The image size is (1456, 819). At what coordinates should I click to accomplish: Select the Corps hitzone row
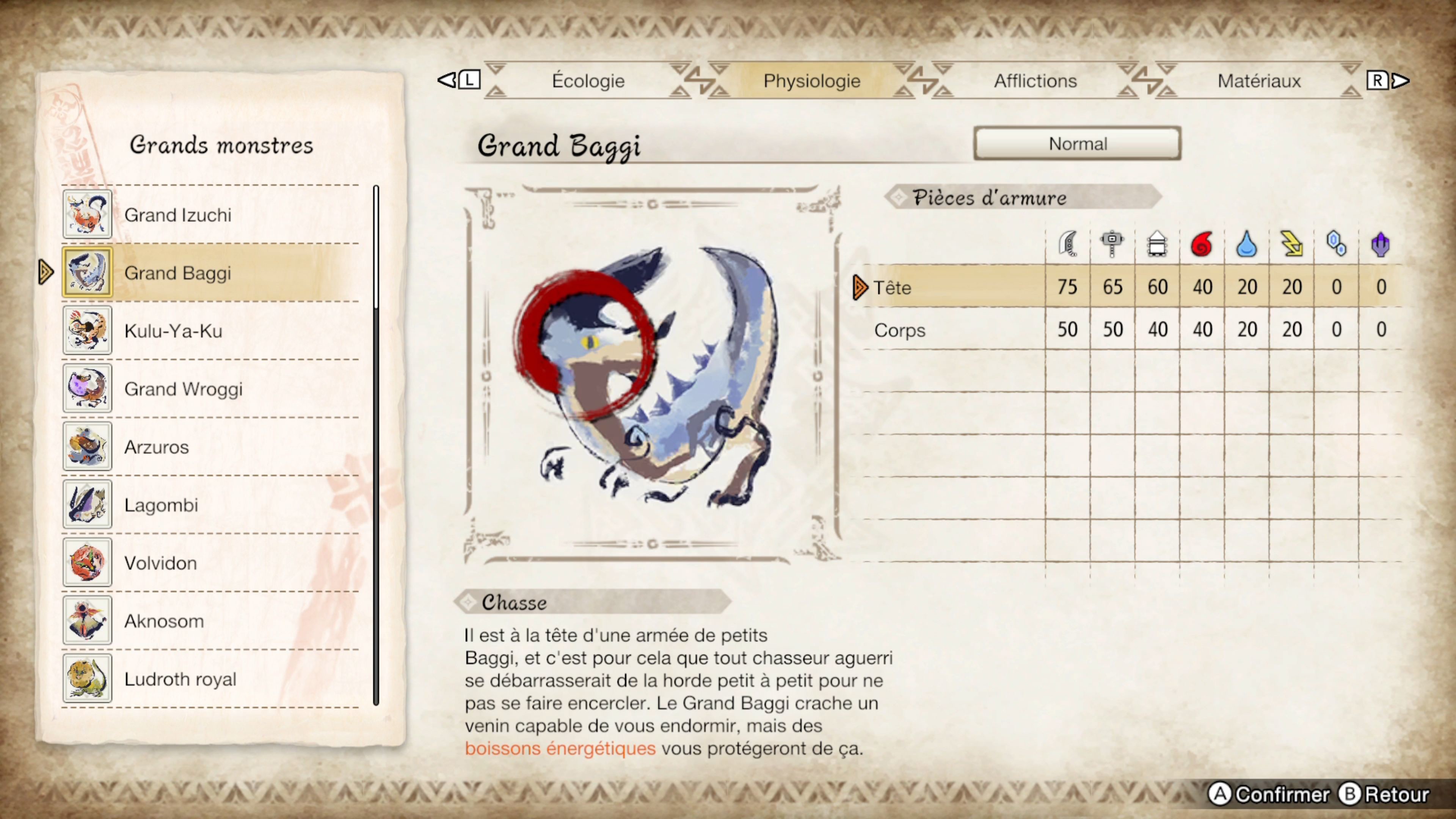(x=900, y=330)
